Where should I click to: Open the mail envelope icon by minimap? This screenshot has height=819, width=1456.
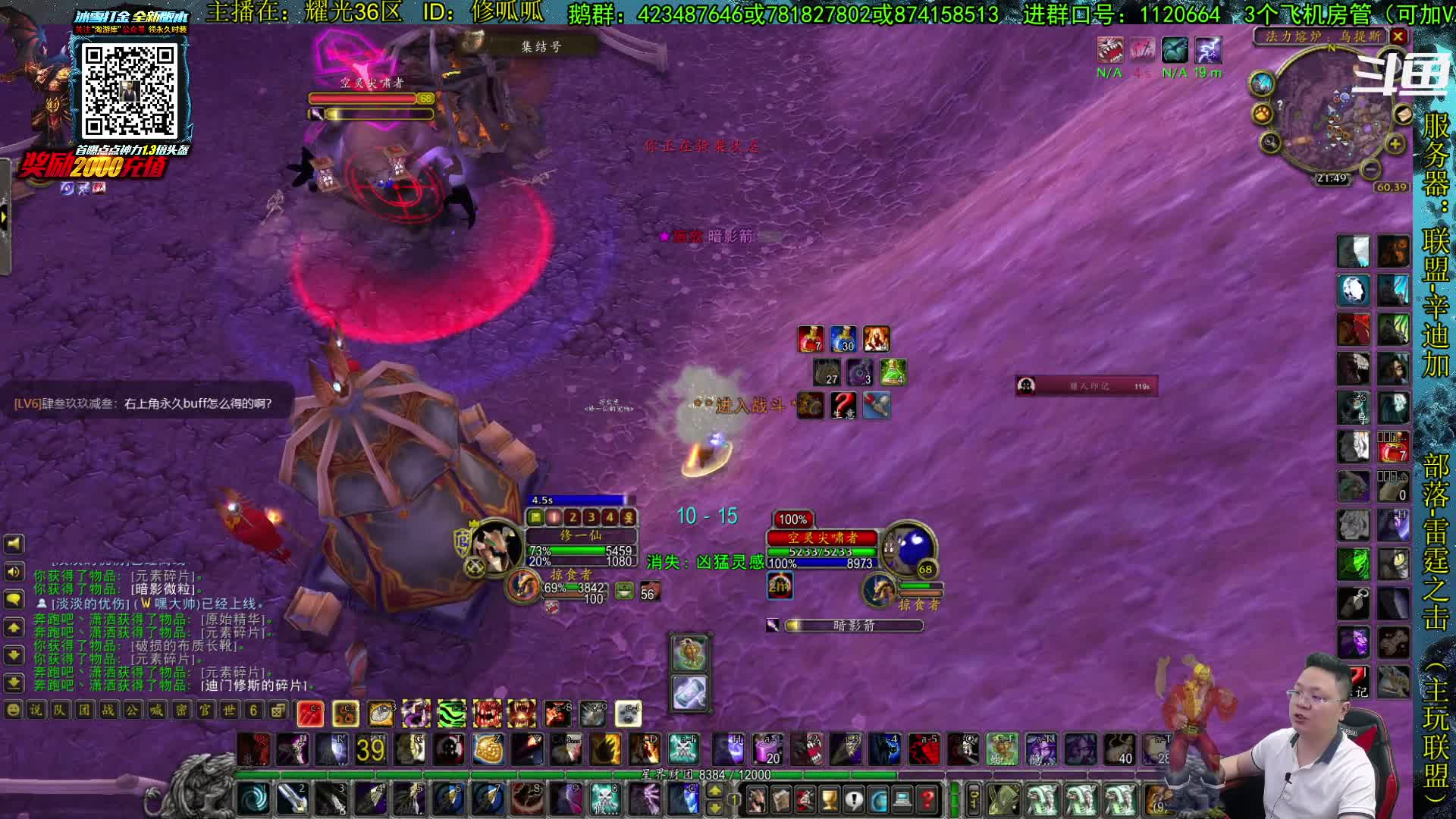1402,114
